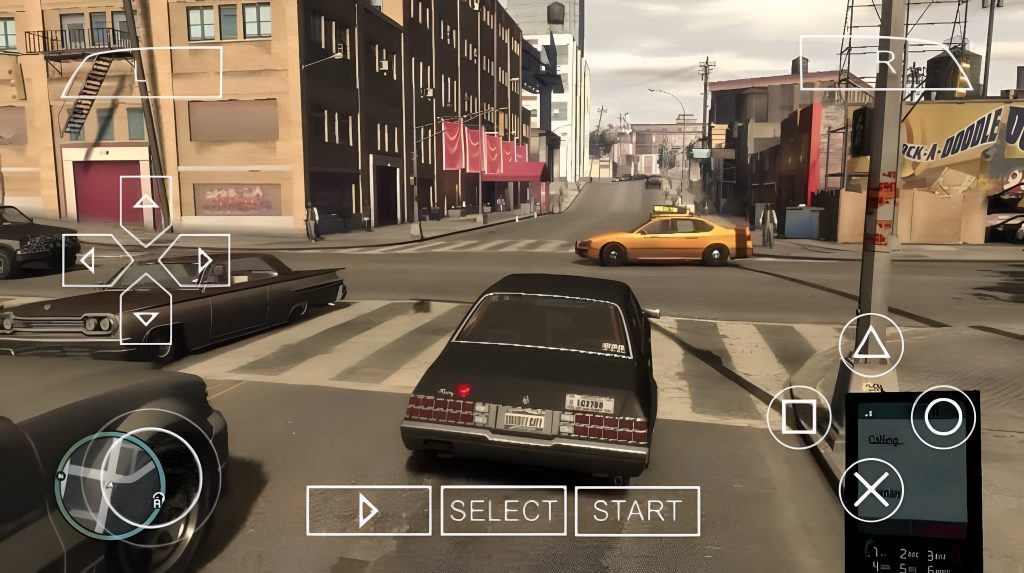Tap the cross action button
The width and height of the screenshot is (1024, 573).
[870, 489]
